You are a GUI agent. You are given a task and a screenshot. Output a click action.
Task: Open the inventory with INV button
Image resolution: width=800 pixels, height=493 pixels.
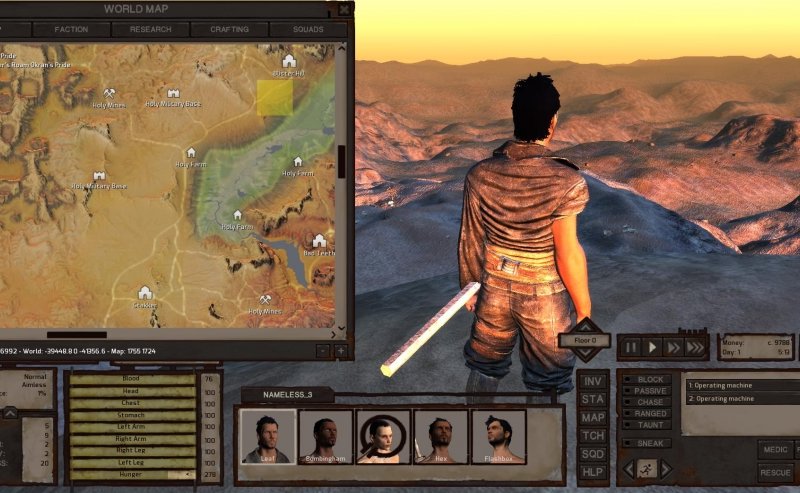pos(592,381)
